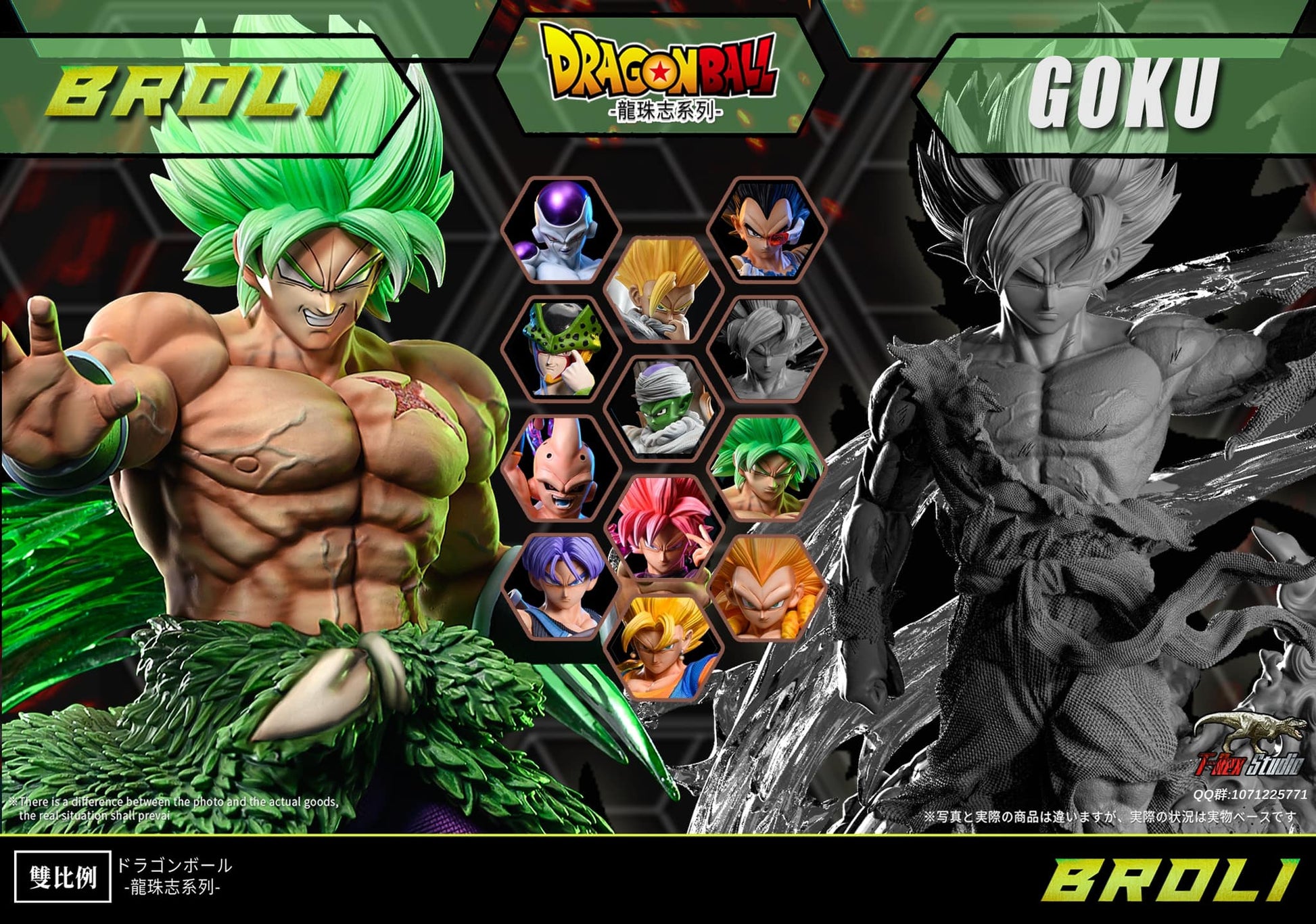Select the purple-haired Trunks portrait
This screenshot has width=1316, height=924.
pos(561,587)
